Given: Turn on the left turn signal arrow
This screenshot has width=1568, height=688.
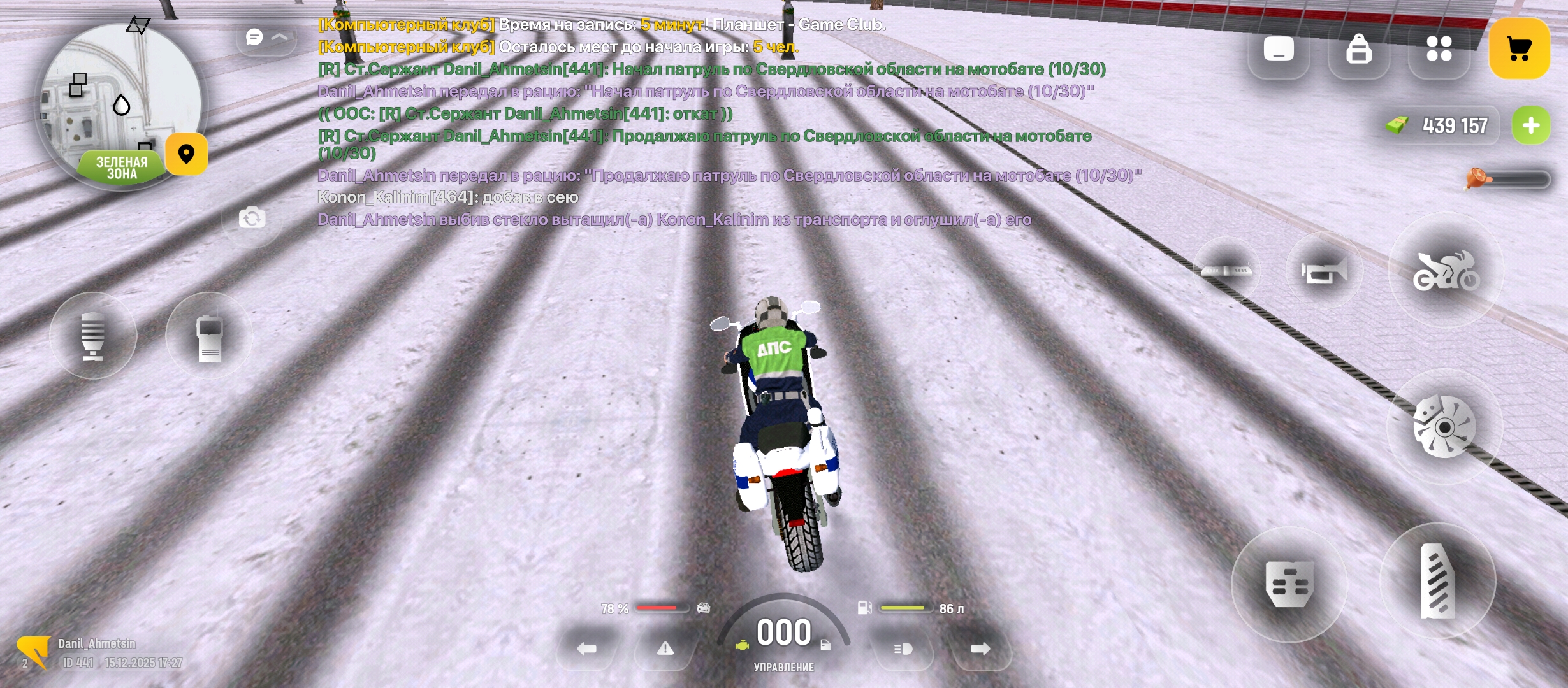Looking at the screenshot, I should coord(586,649).
